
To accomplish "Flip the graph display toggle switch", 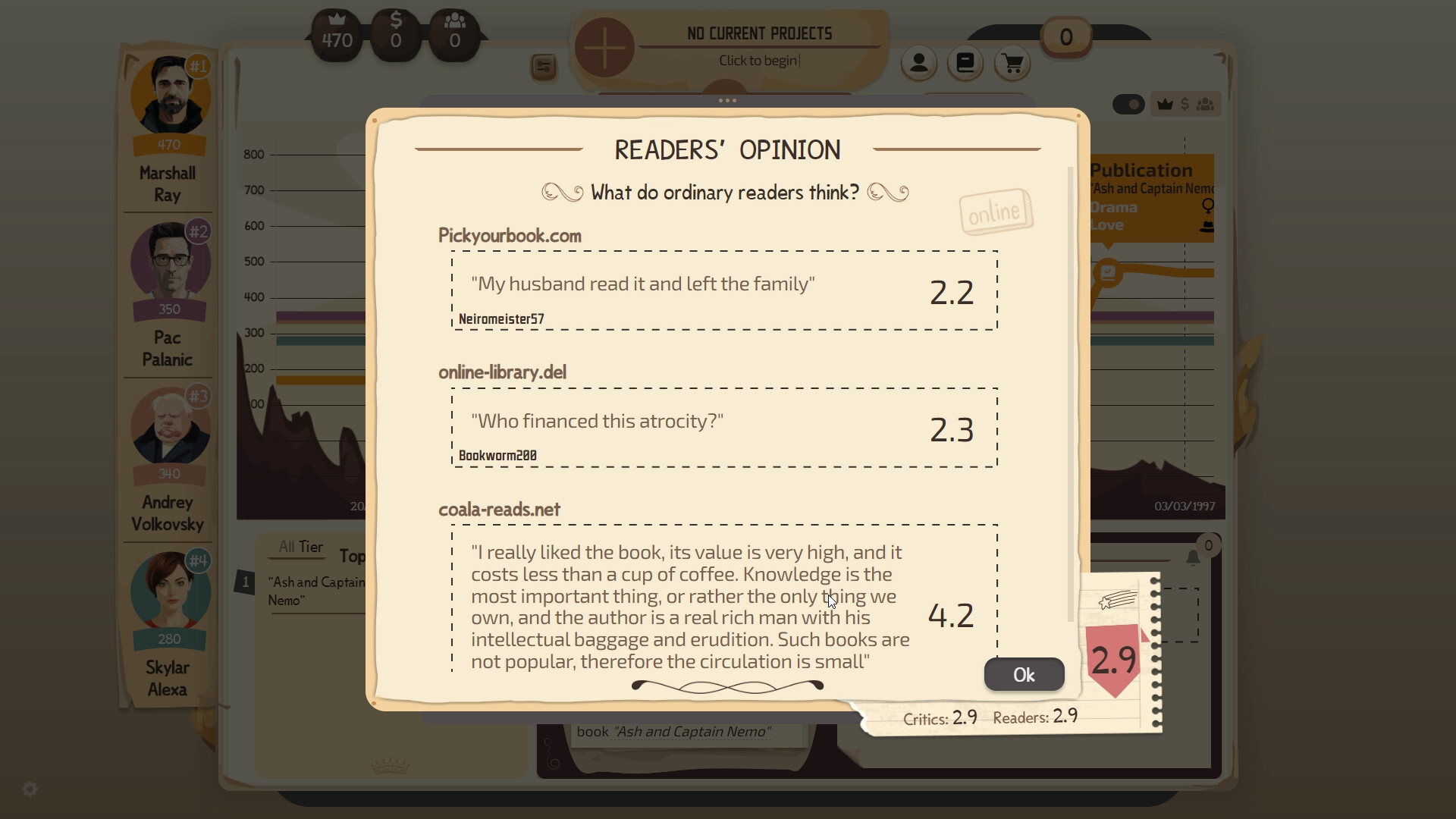I will (x=1128, y=104).
